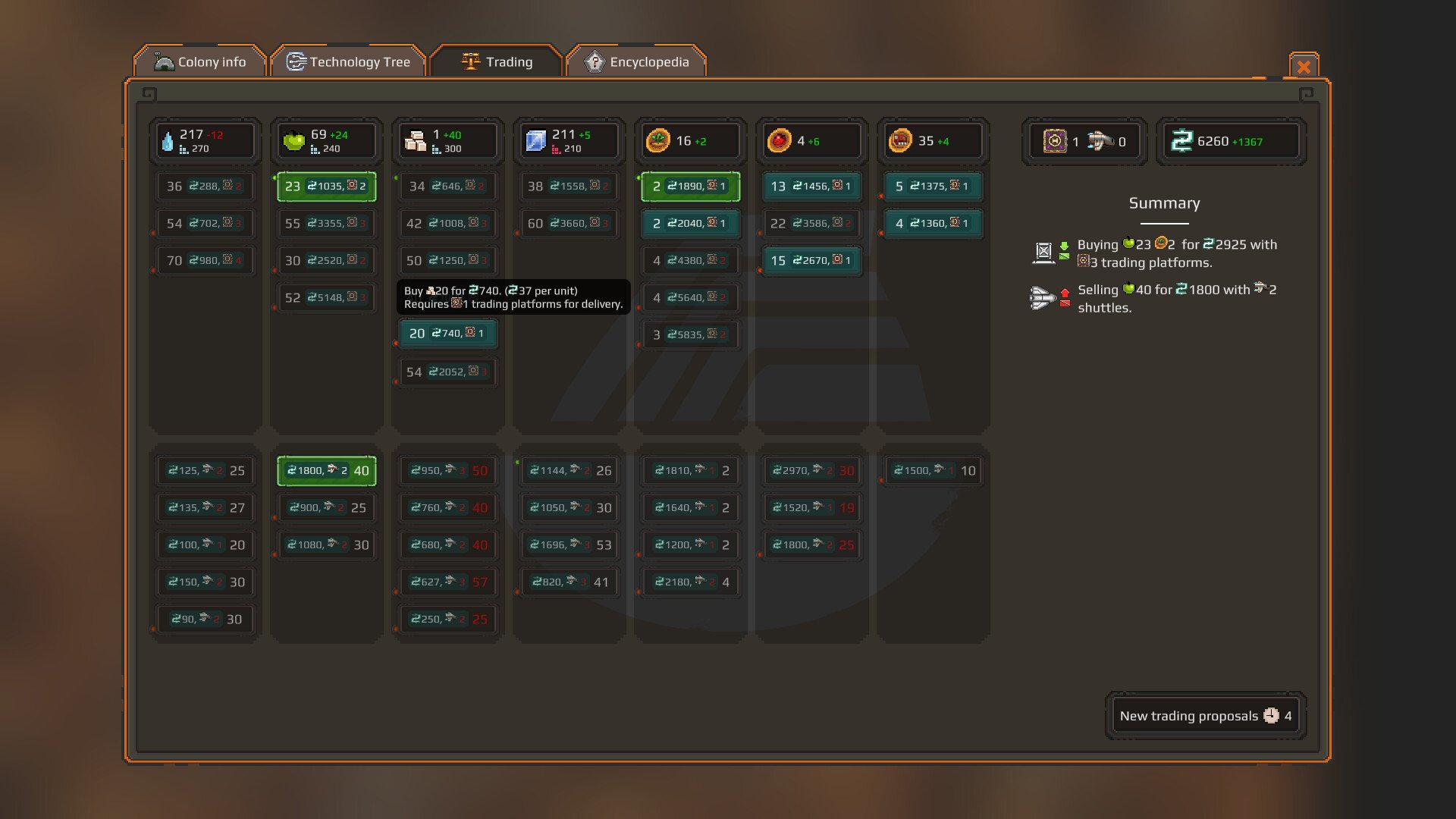Deselect the buy 2 for 1890 offer

[x=690, y=187]
